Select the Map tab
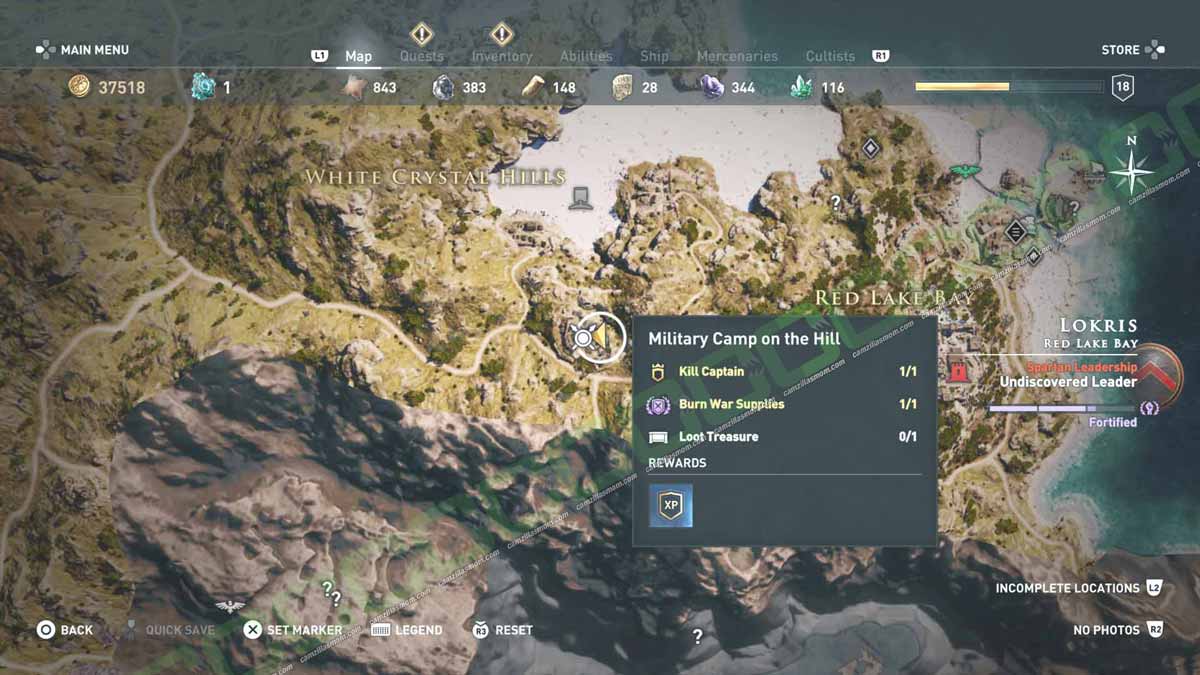 [358, 56]
